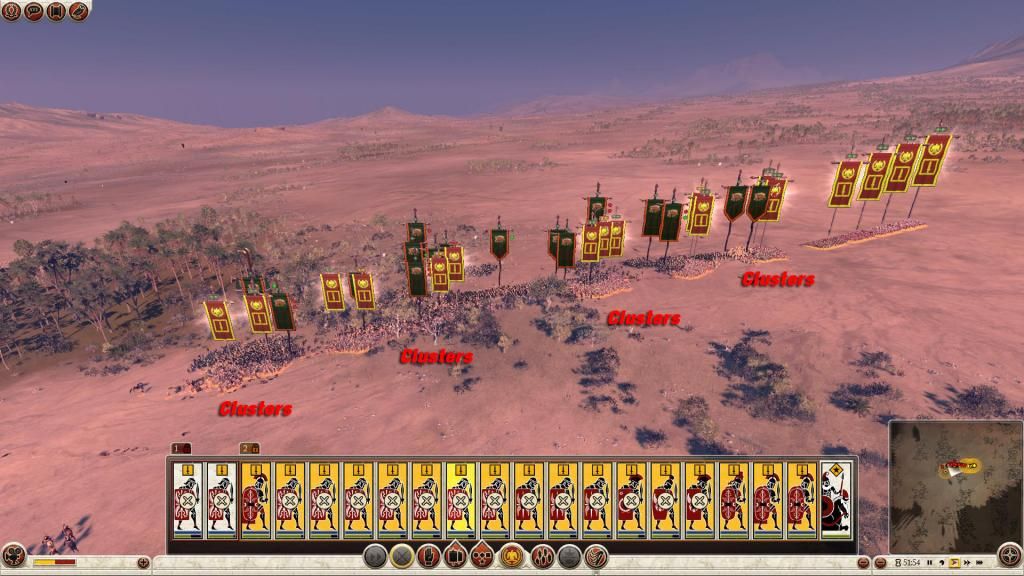
Task: Select the first white-background unit card
Action: 187,500
